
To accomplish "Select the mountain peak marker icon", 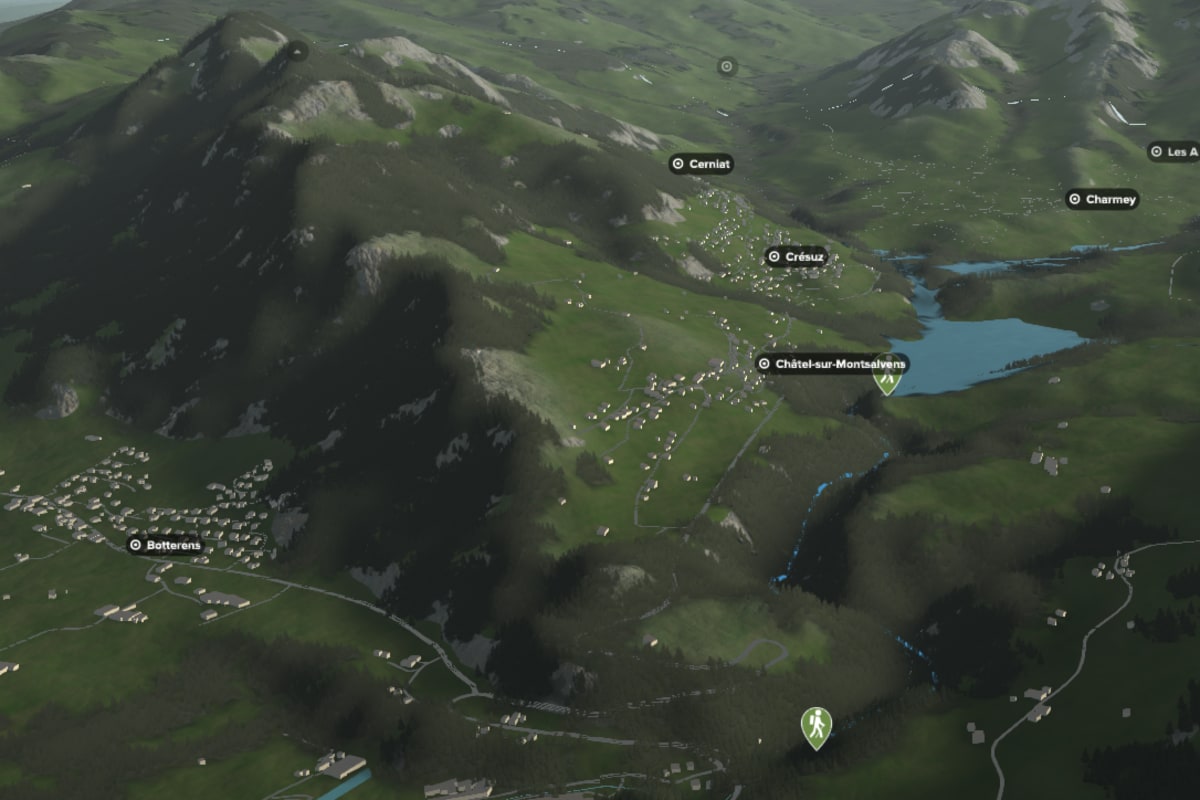I will (296, 50).
